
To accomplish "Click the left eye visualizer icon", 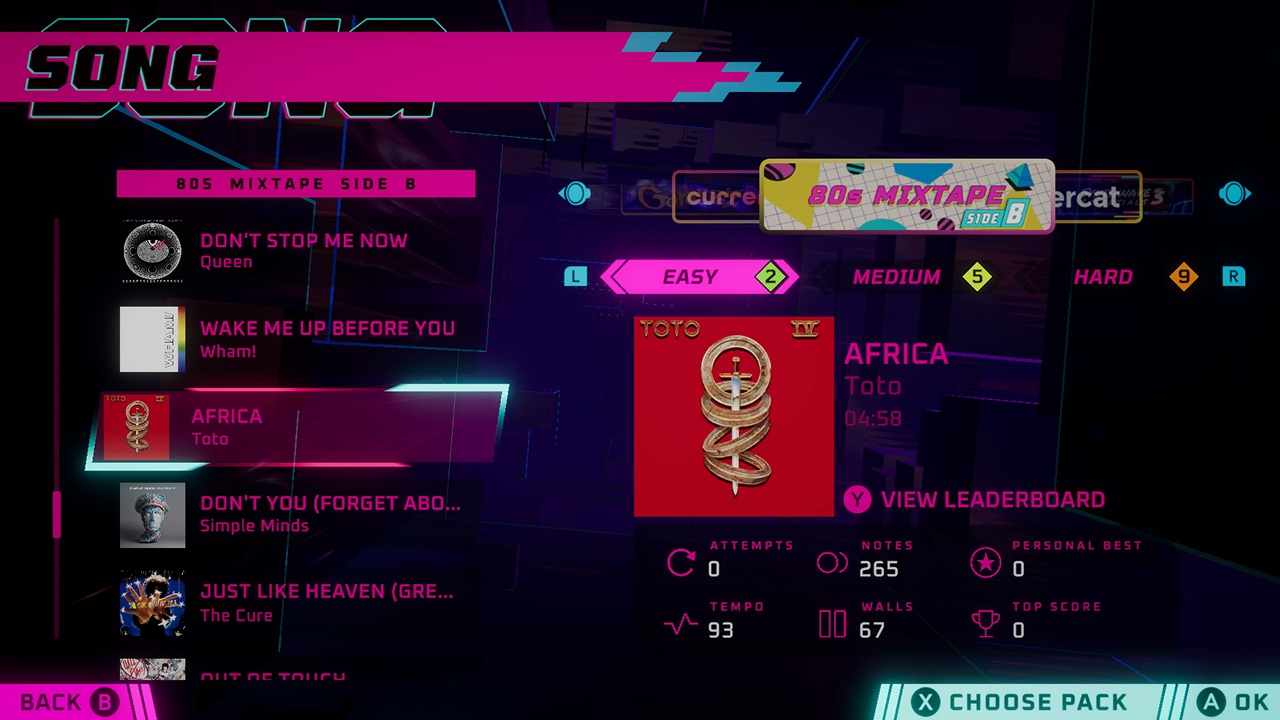I will point(575,194).
